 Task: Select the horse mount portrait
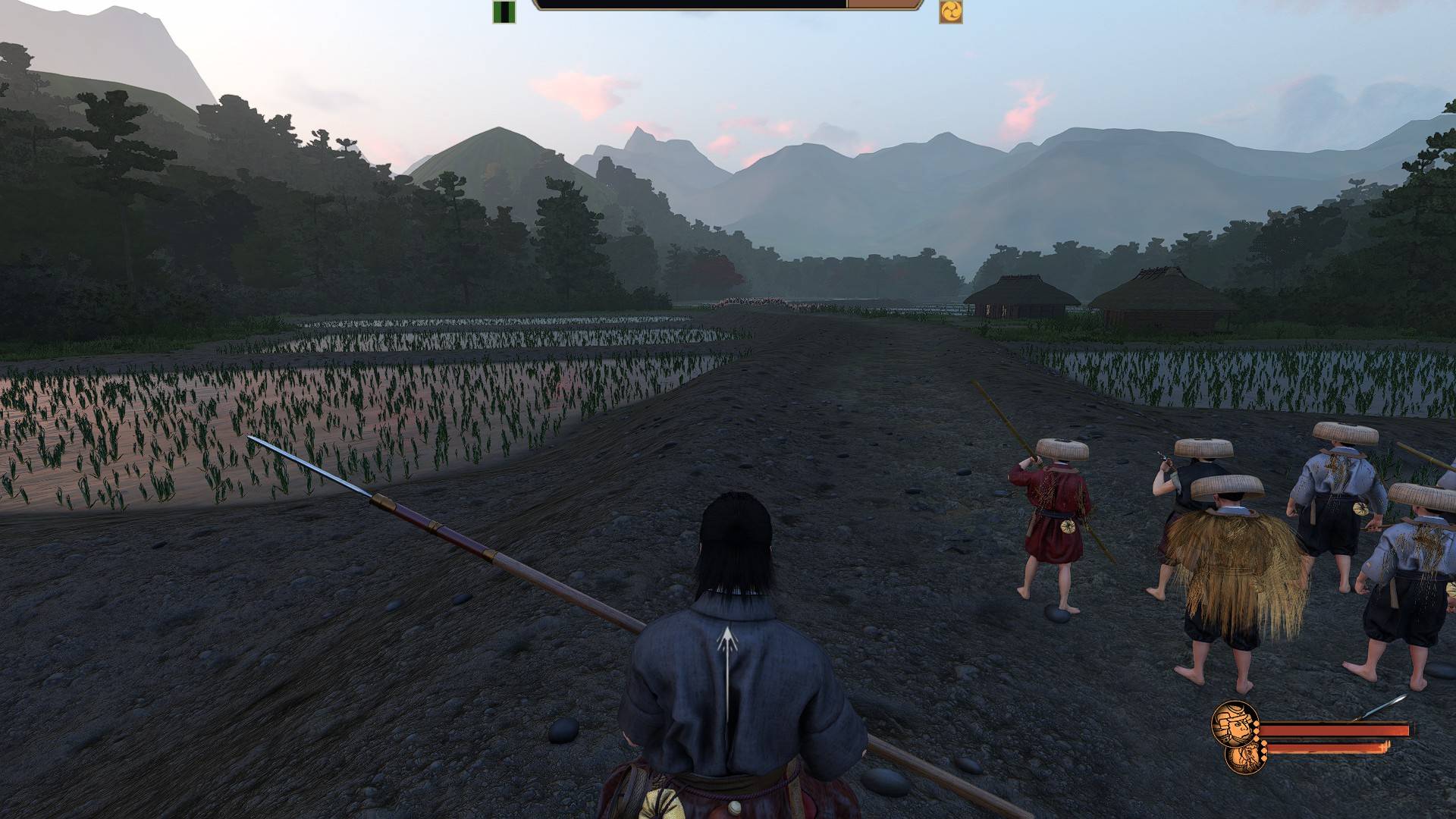click(1242, 758)
